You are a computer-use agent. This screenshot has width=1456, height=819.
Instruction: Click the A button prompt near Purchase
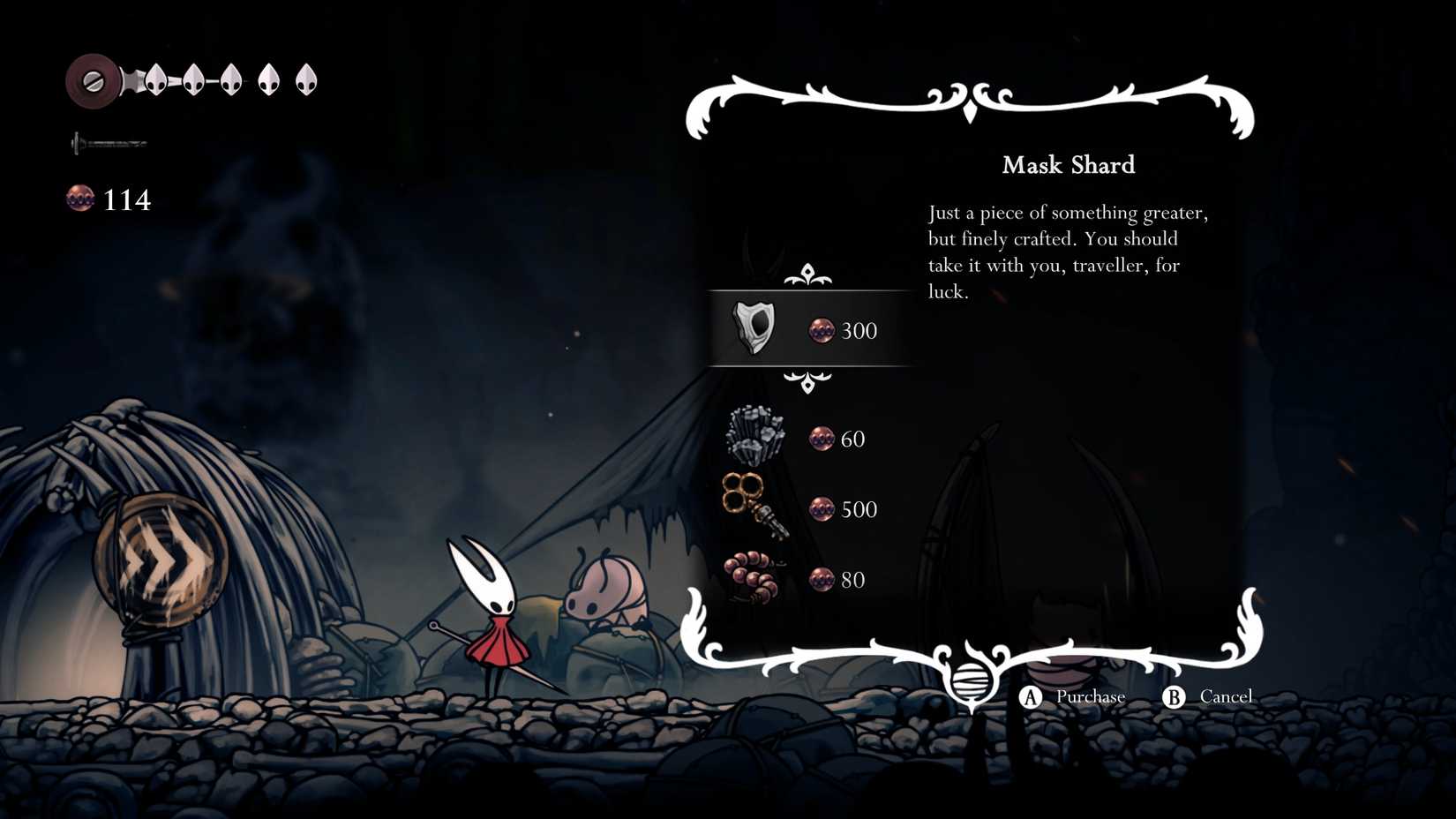[x=1029, y=696]
